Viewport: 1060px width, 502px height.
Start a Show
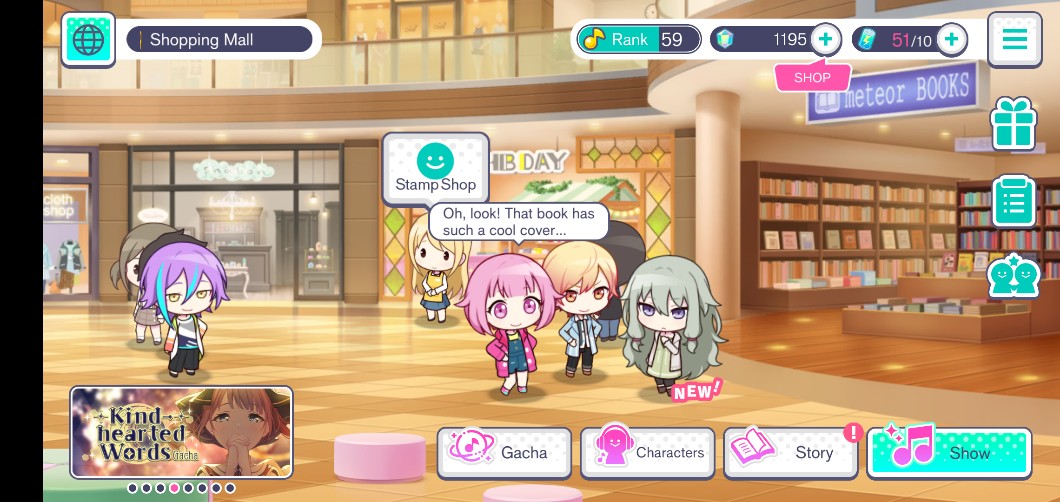948,452
